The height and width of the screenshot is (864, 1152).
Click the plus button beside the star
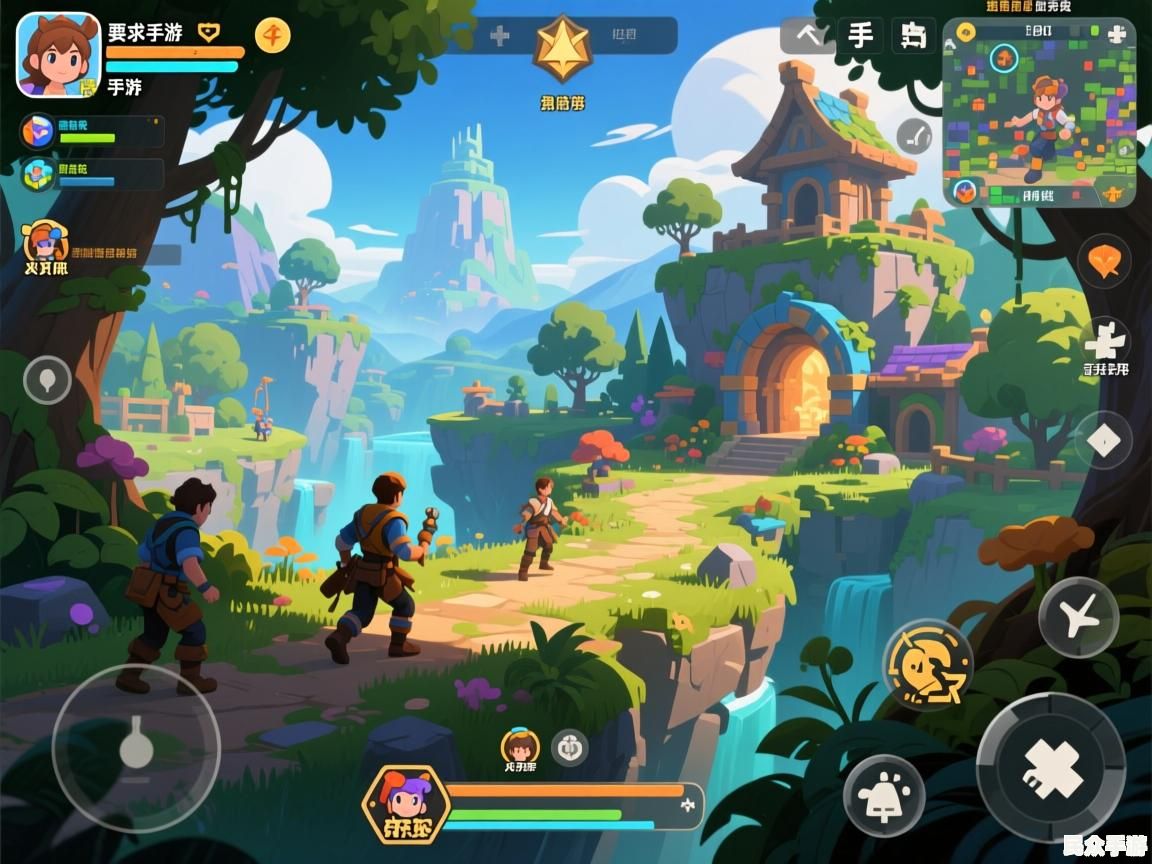pos(499,36)
